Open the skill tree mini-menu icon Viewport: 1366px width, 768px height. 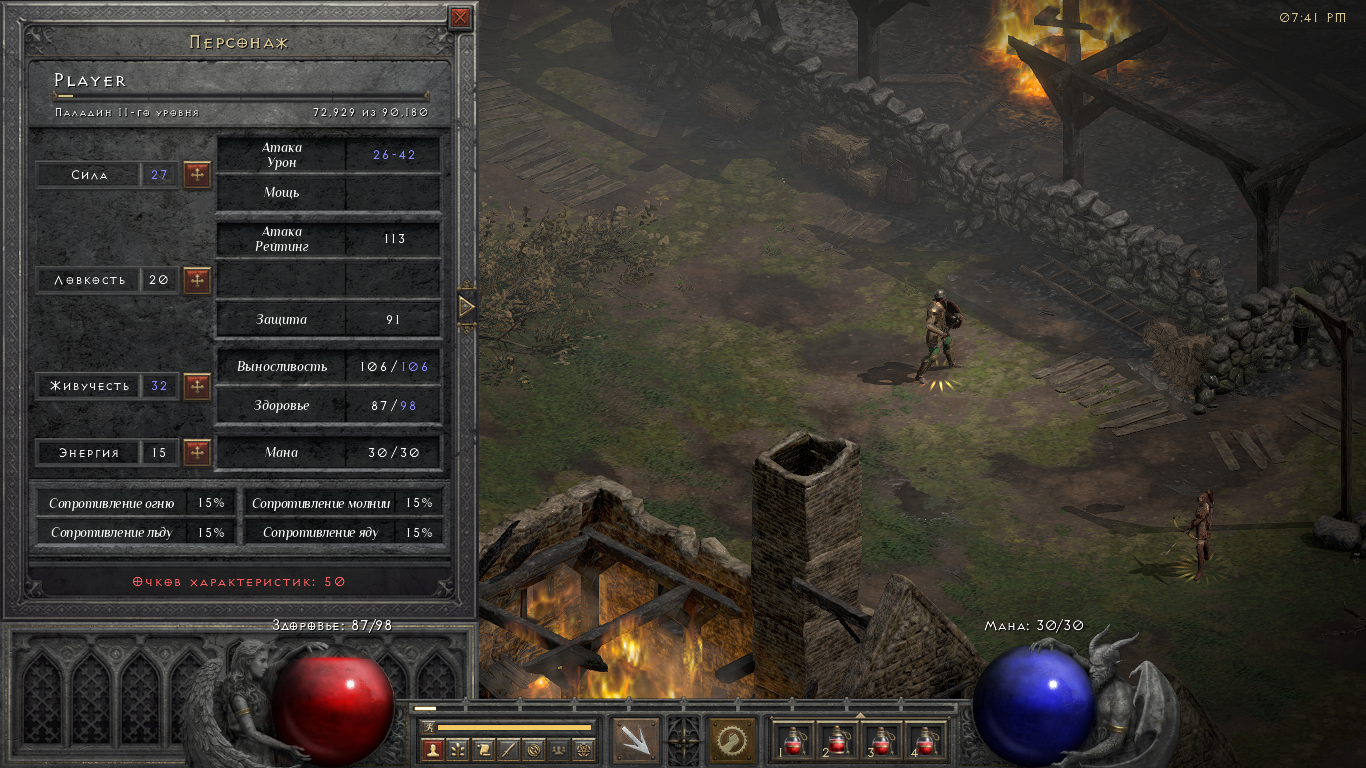click(x=458, y=749)
